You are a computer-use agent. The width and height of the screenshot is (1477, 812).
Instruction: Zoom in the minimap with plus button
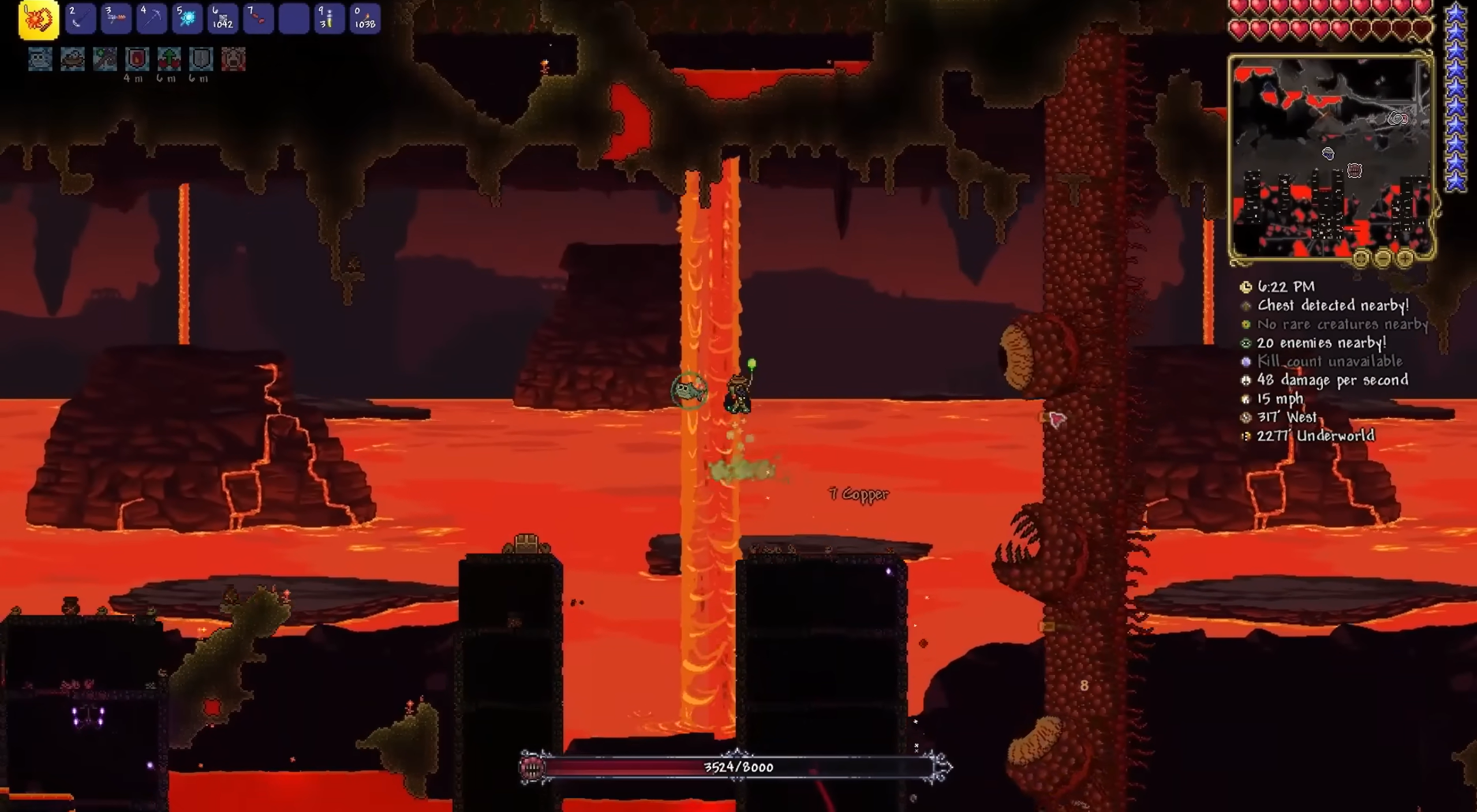(x=1405, y=259)
